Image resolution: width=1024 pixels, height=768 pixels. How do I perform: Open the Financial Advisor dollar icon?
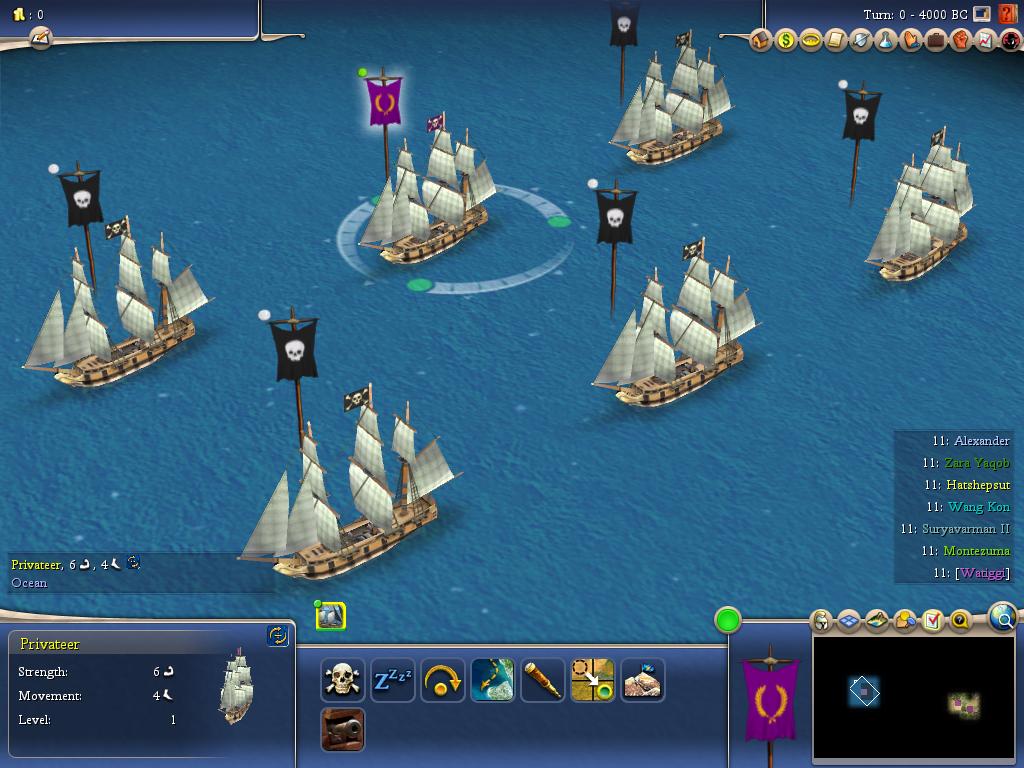point(786,41)
